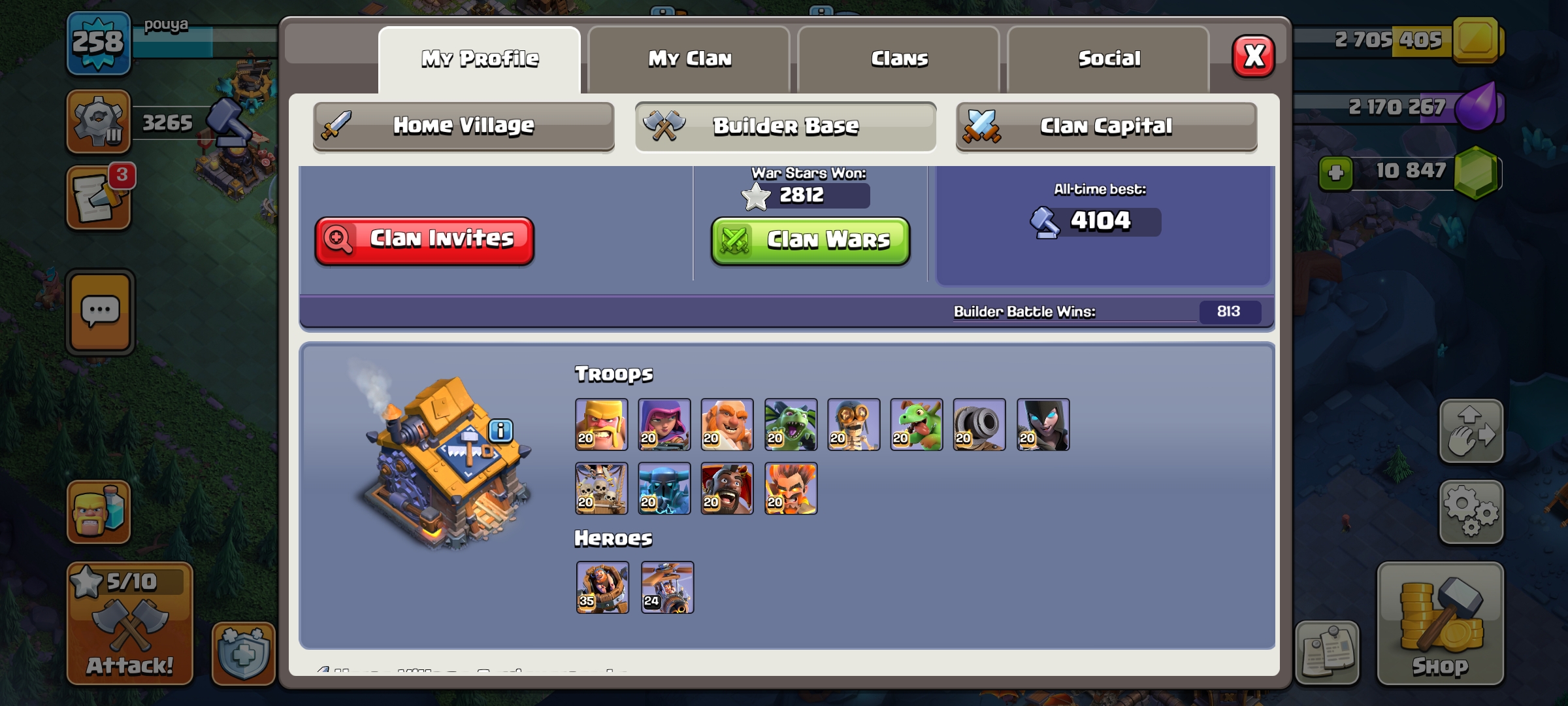Start an Attack with crossed axes button

130,624
